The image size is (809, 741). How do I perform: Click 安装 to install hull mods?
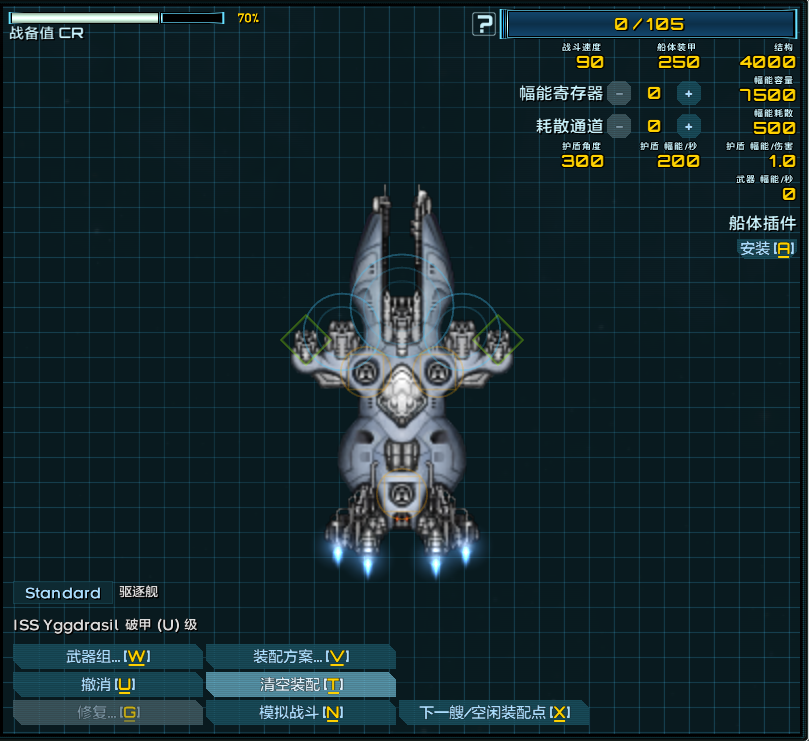coord(766,248)
